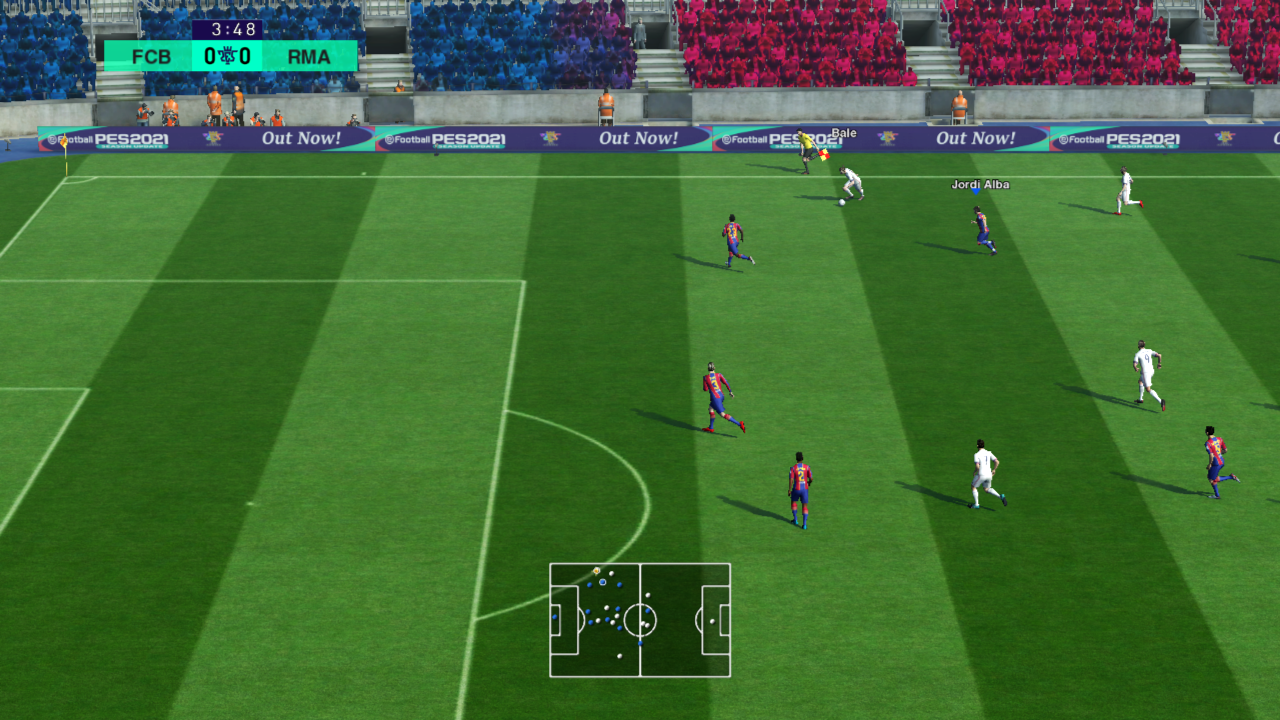Click the center circle on the radar map
This screenshot has width=1280, height=720.
coord(640,620)
